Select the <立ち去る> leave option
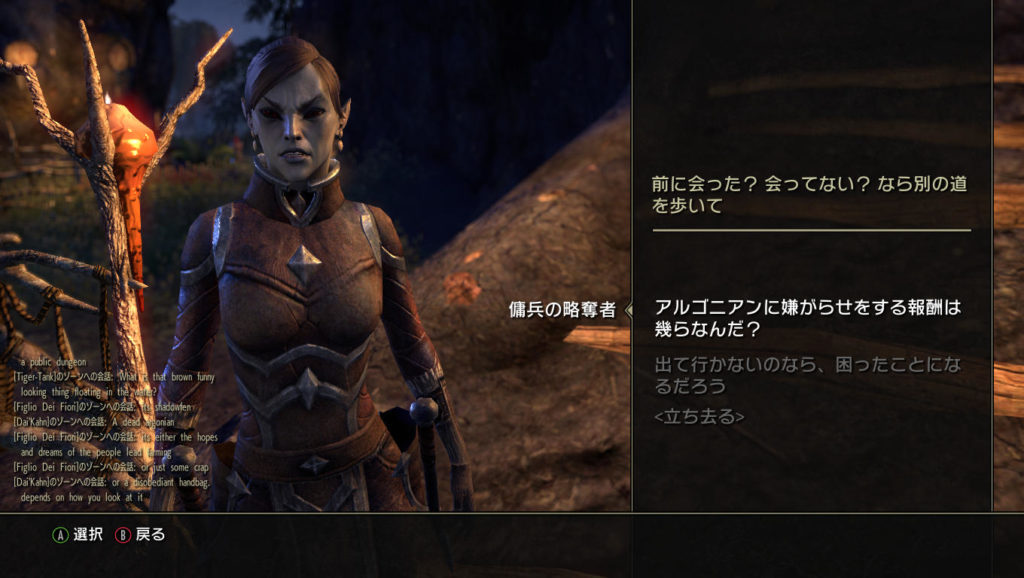The height and width of the screenshot is (578, 1024). 699,416
